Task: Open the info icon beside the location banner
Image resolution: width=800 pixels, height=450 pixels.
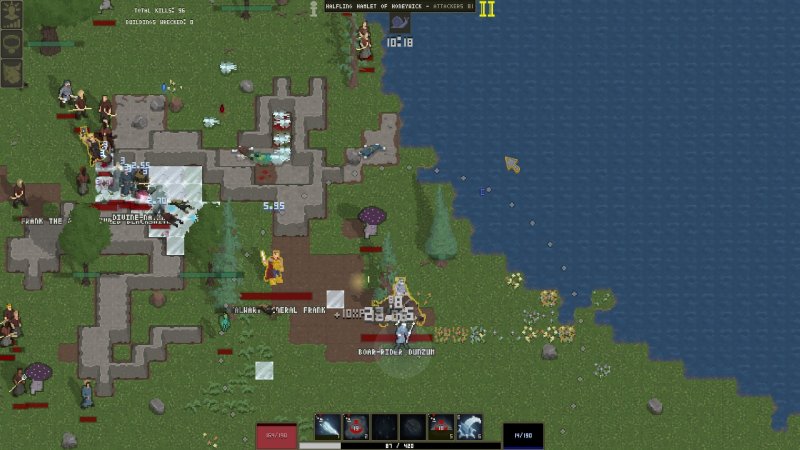Action: (x=312, y=7)
